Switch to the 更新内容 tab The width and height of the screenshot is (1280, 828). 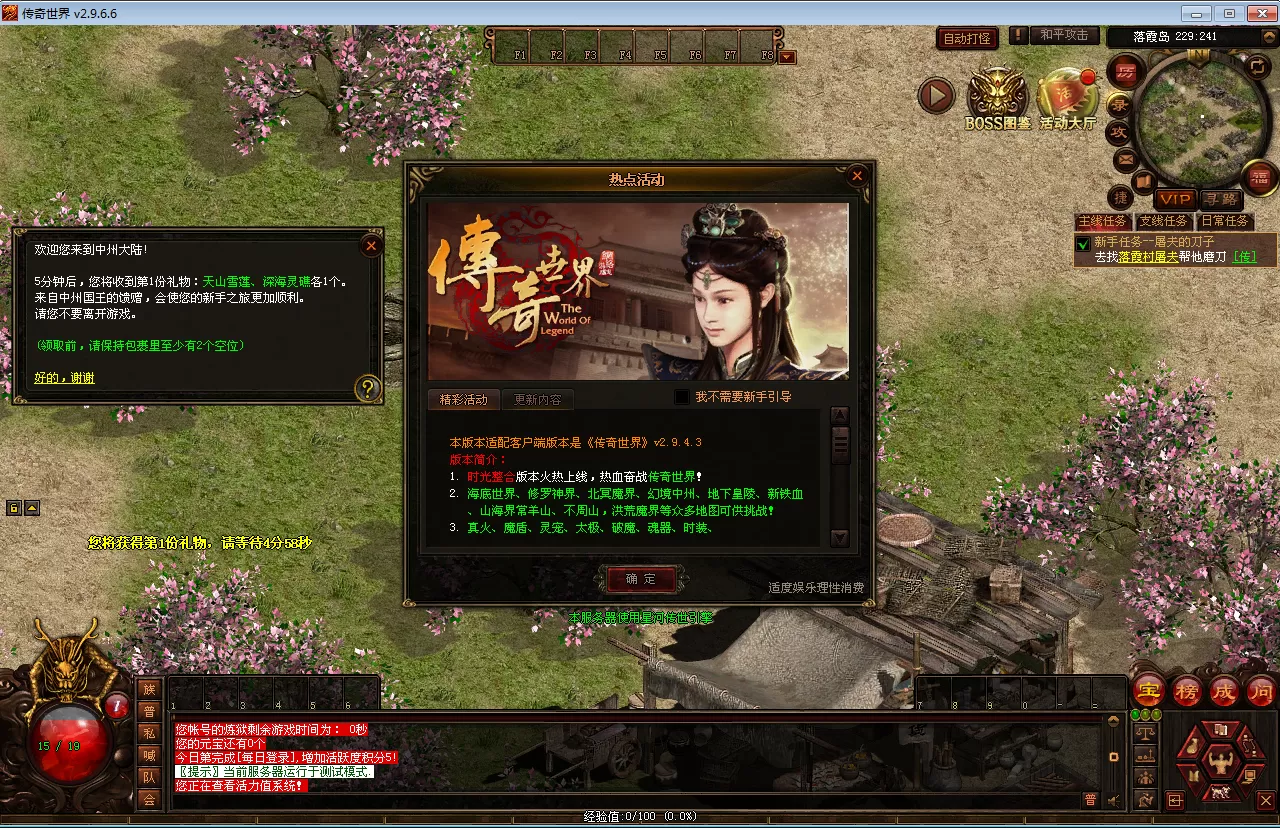(x=537, y=399)
